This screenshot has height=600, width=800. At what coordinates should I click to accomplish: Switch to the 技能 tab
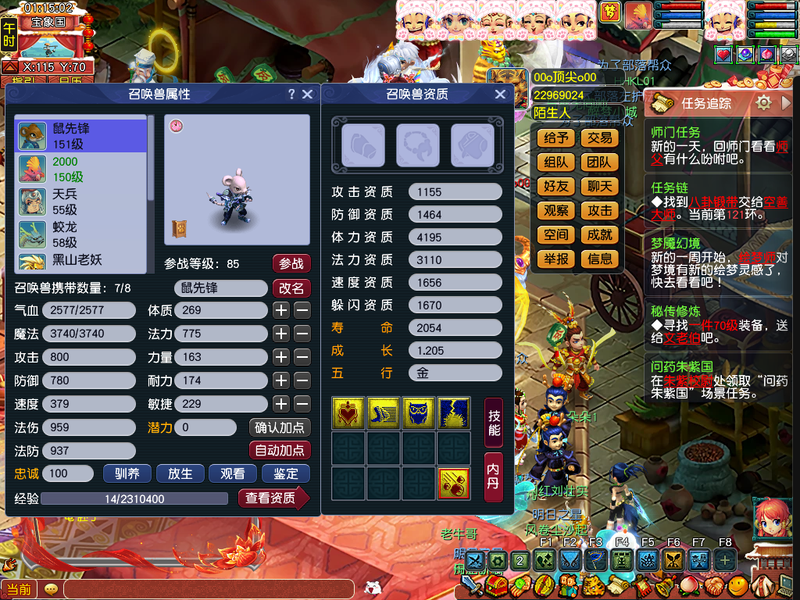493,422
